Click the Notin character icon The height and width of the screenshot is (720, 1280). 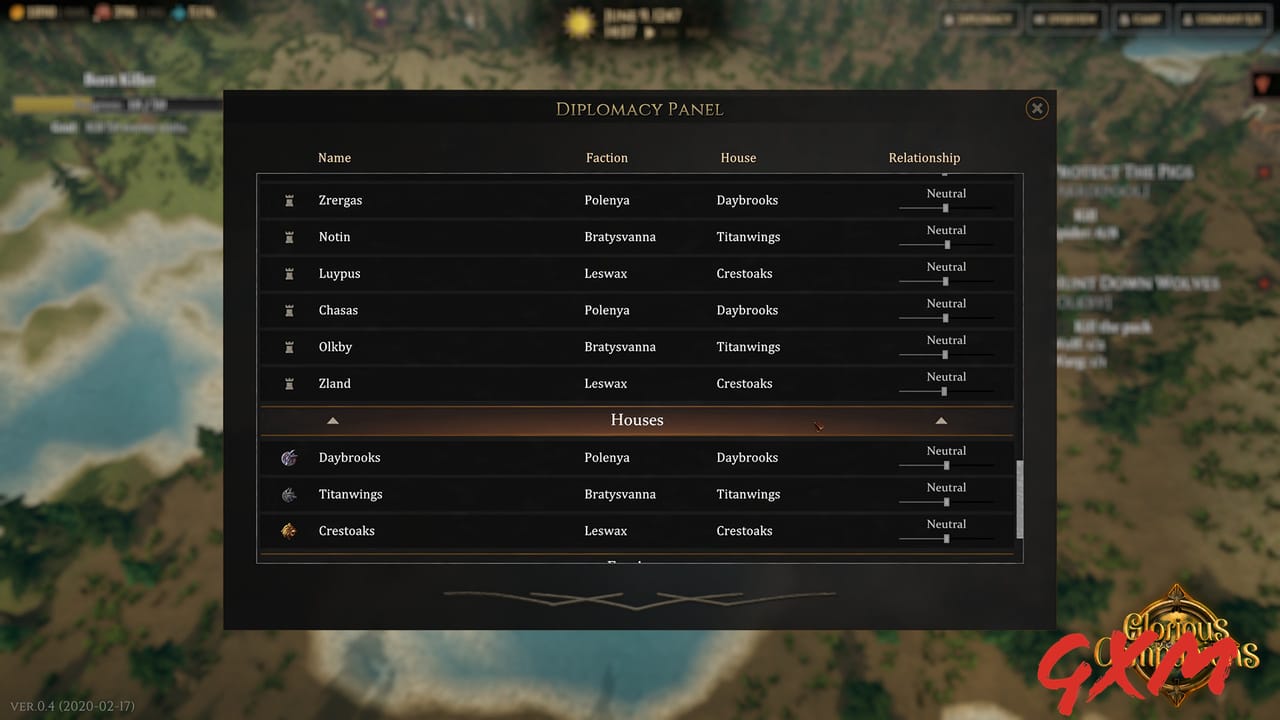290,237
